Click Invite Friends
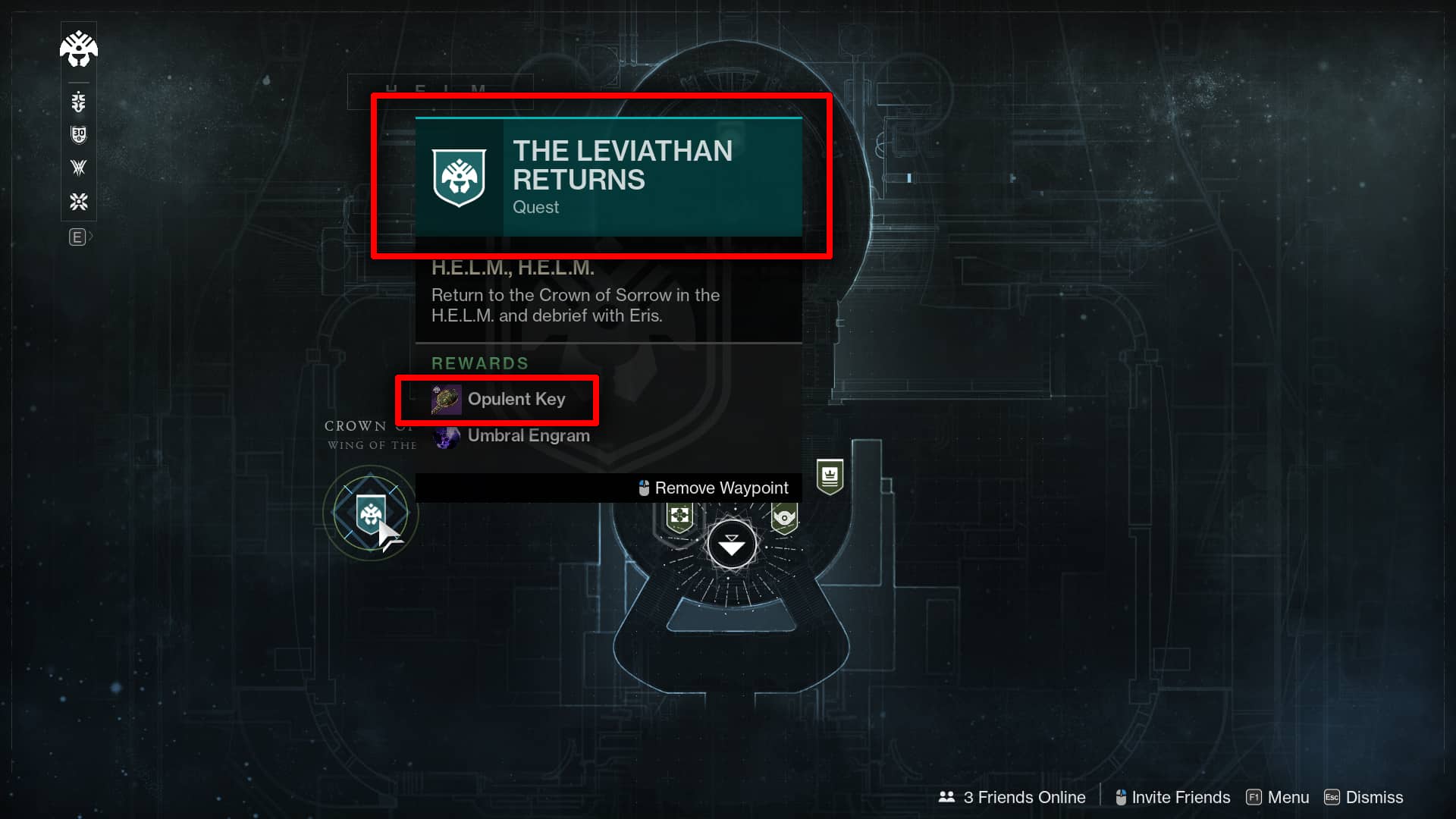The width and height of the screenshot is (1456, 819). pyautogui.click(x=1180, y=797)
